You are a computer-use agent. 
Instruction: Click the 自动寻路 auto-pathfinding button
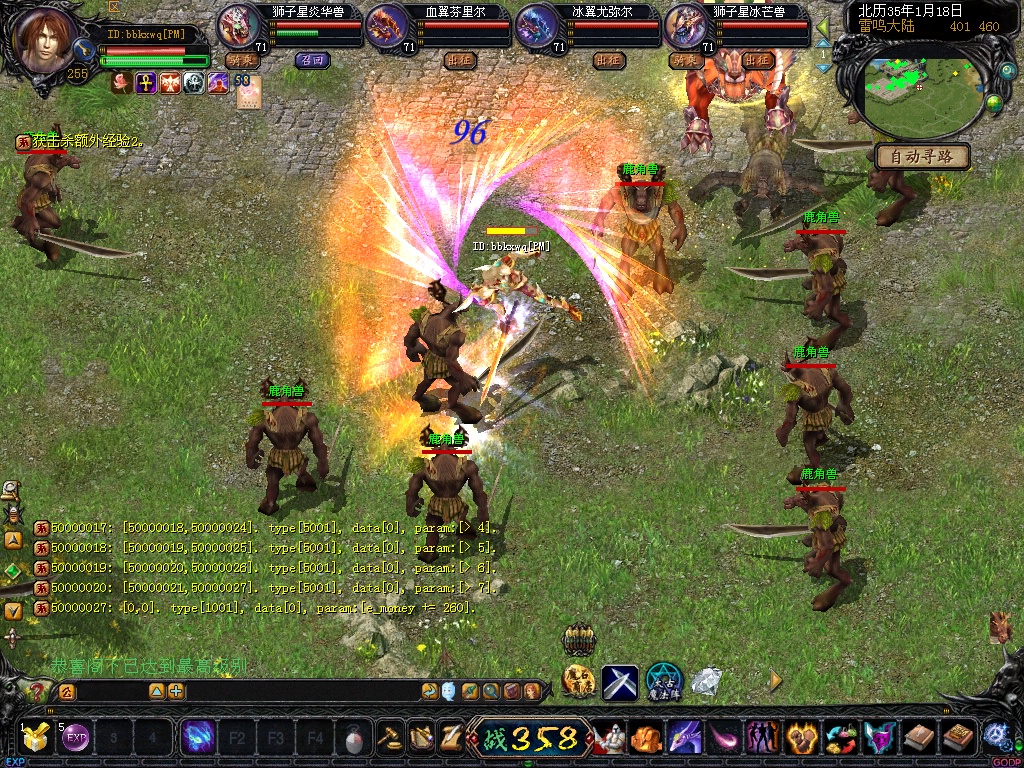pyautogui.click(x=921, y=156)
